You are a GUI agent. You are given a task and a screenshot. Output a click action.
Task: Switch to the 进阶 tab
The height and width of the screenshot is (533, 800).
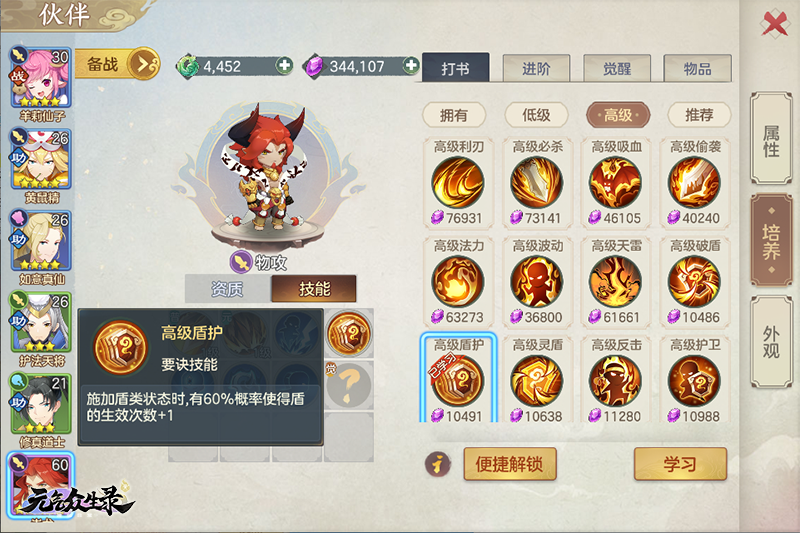(536, 68)
